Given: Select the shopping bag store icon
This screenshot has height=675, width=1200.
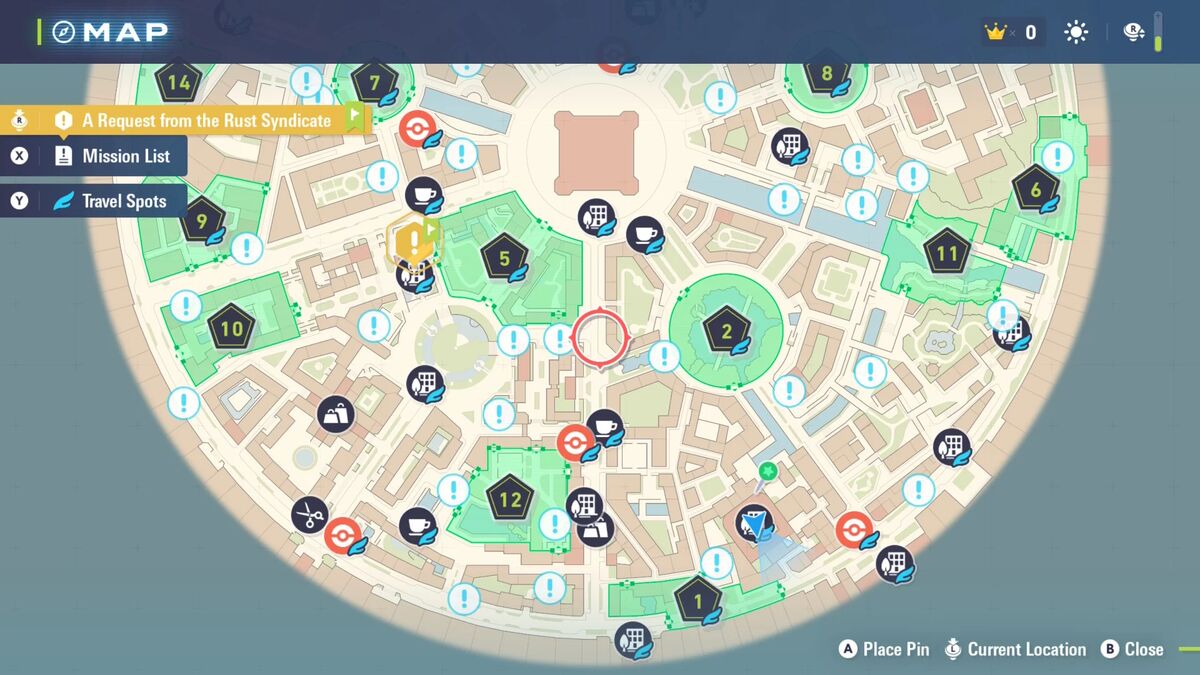Looking at the screenshot, I should point(335,414).
